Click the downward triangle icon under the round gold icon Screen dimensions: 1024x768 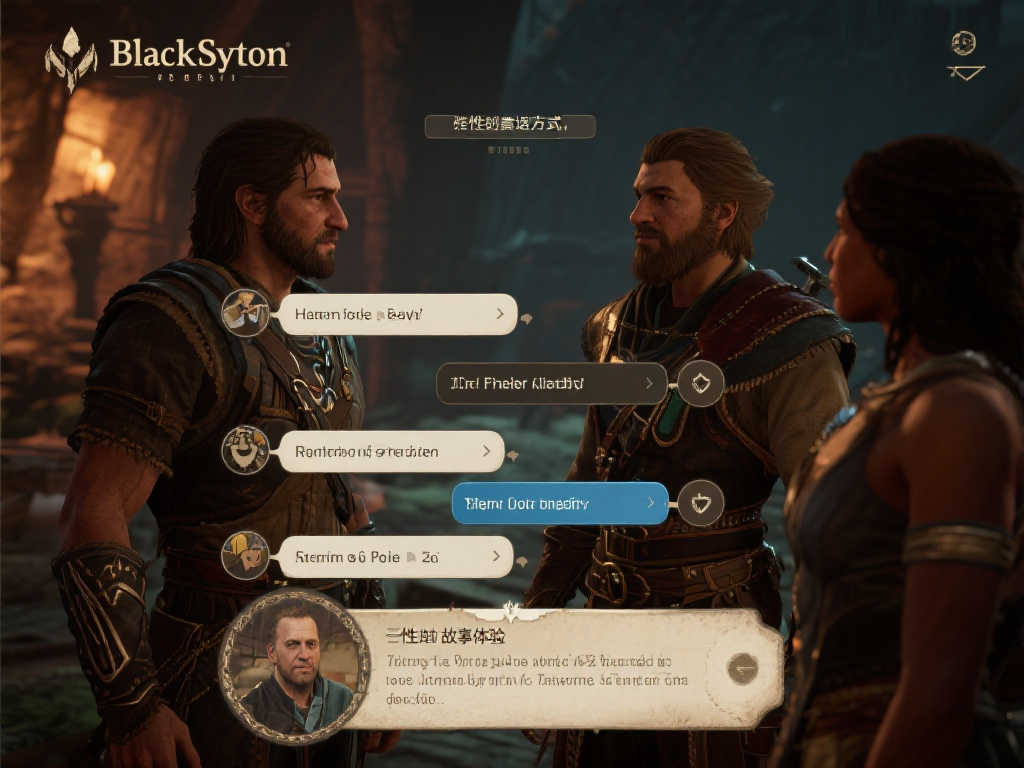pyautogui.click(x=965, y=72)
